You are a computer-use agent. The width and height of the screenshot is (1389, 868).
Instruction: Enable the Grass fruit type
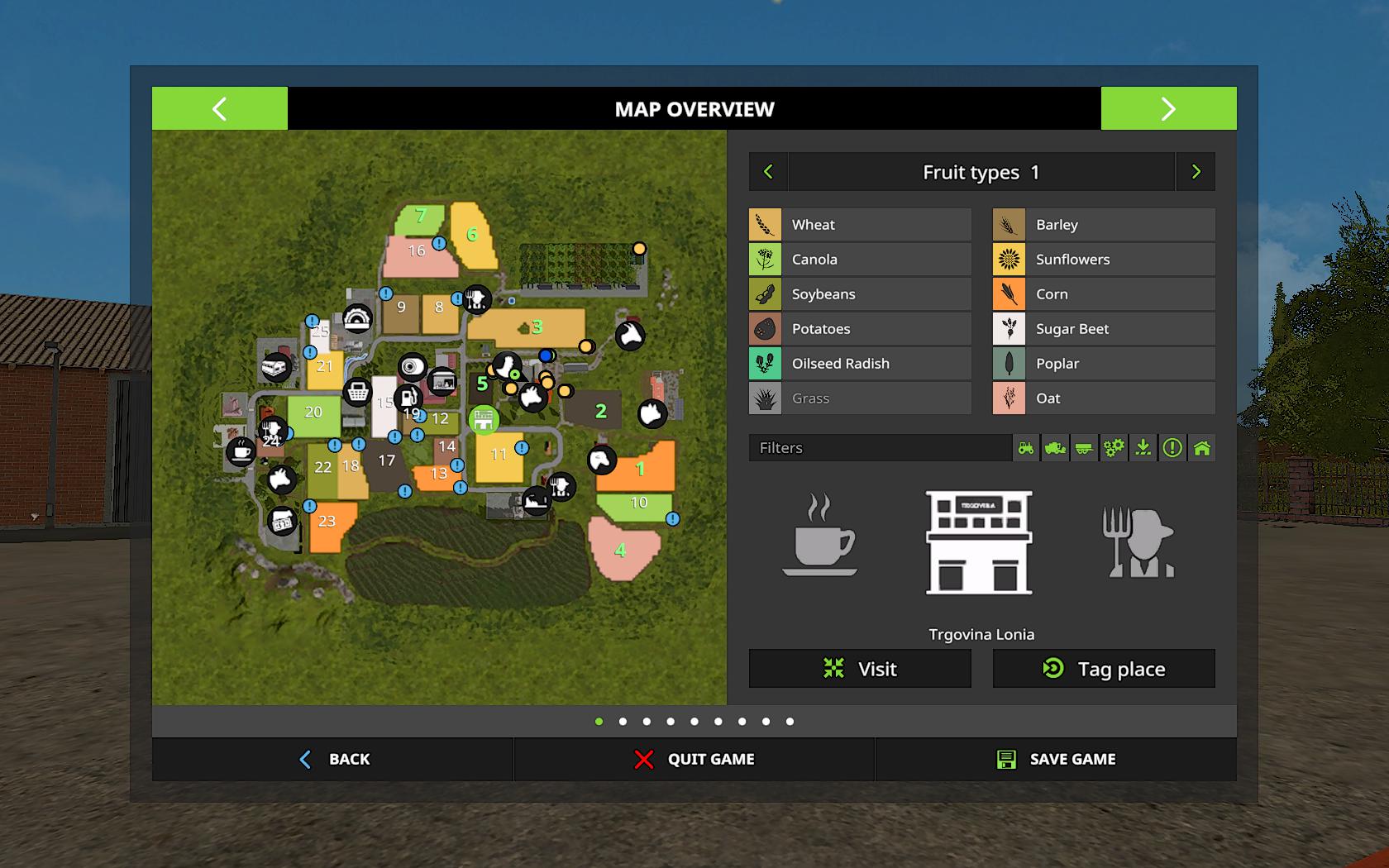coord(860,398)
